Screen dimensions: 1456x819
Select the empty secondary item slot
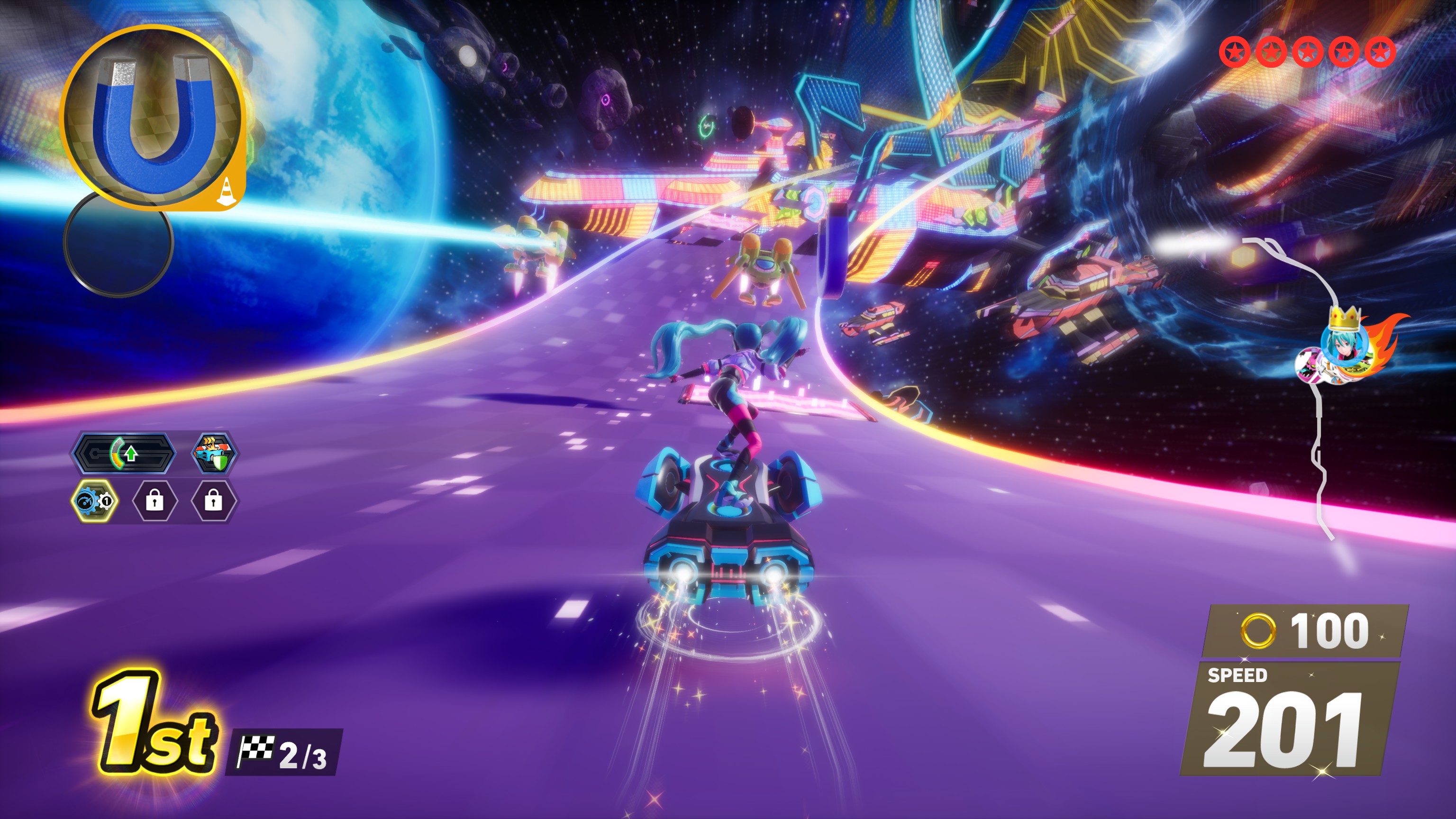(x=118, y=243)
